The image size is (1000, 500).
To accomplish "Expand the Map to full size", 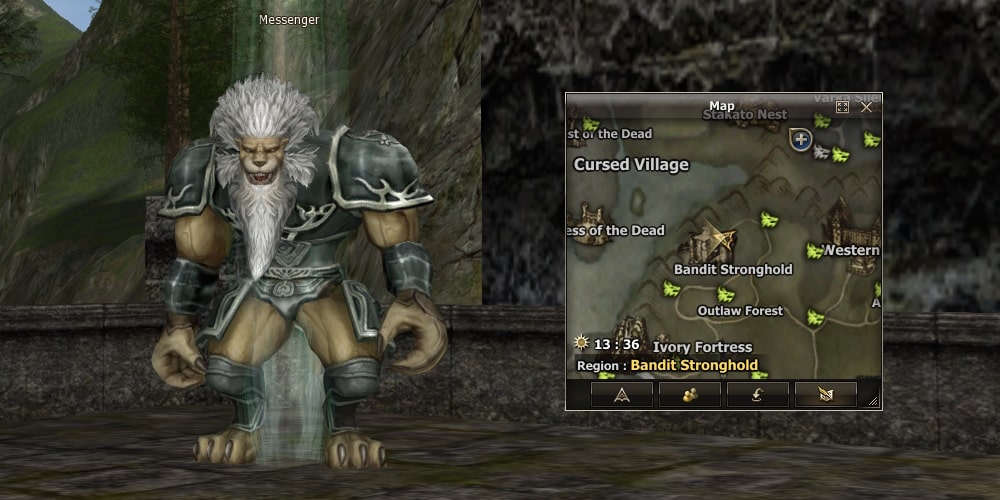I will 842,107.
